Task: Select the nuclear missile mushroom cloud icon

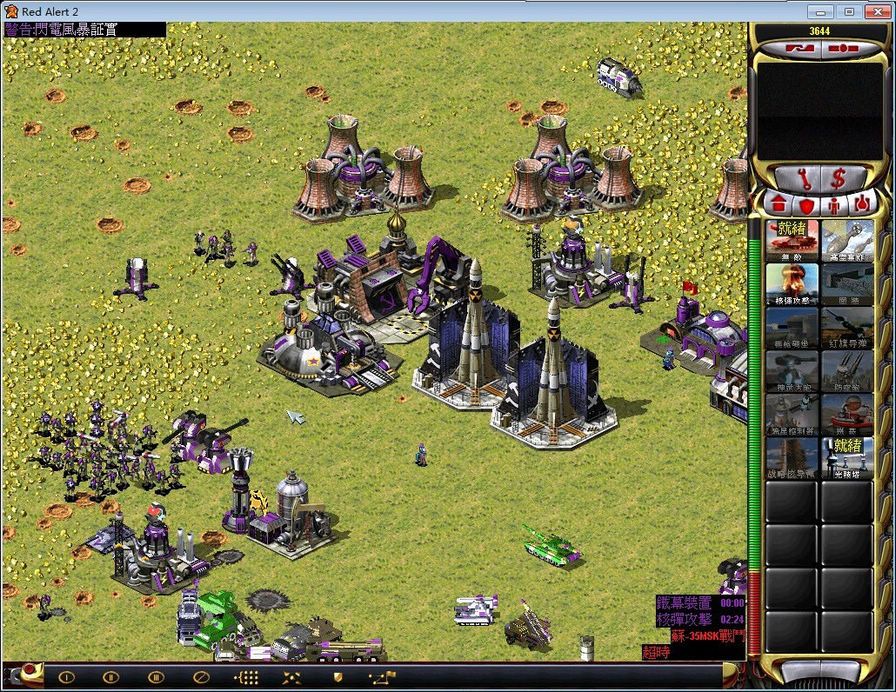Action: coord(792,282)
